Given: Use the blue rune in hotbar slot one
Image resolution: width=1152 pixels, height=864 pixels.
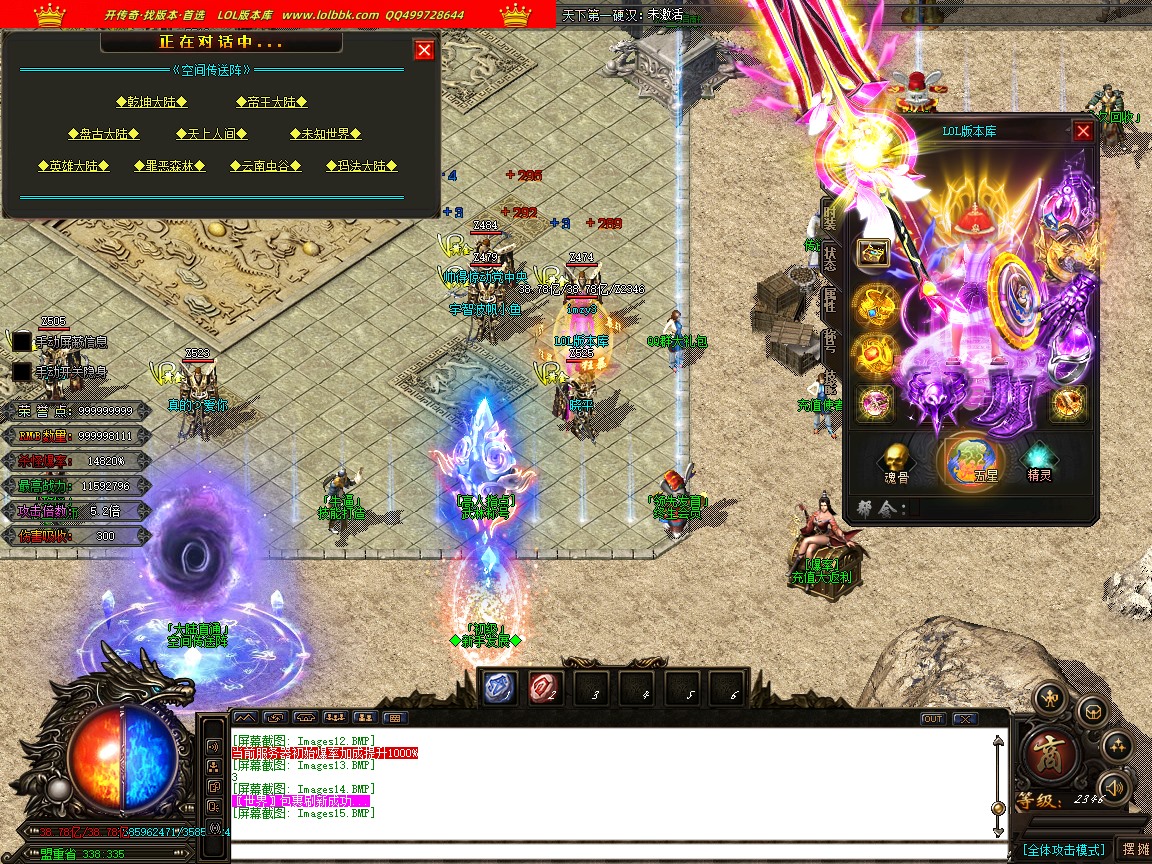Looking at the screenshot, I should coord(500,687).
